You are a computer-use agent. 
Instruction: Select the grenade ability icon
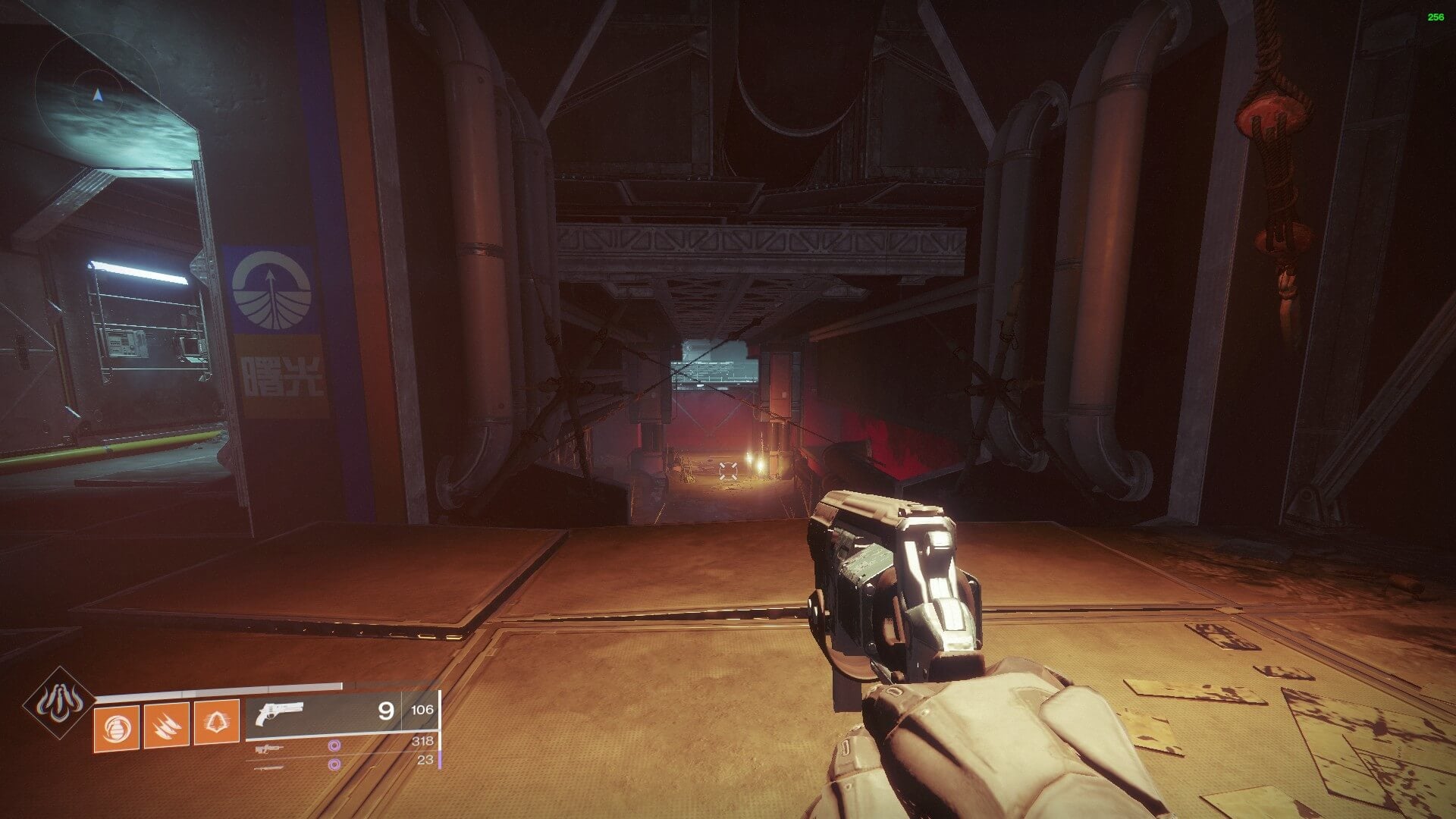(116, 727)
